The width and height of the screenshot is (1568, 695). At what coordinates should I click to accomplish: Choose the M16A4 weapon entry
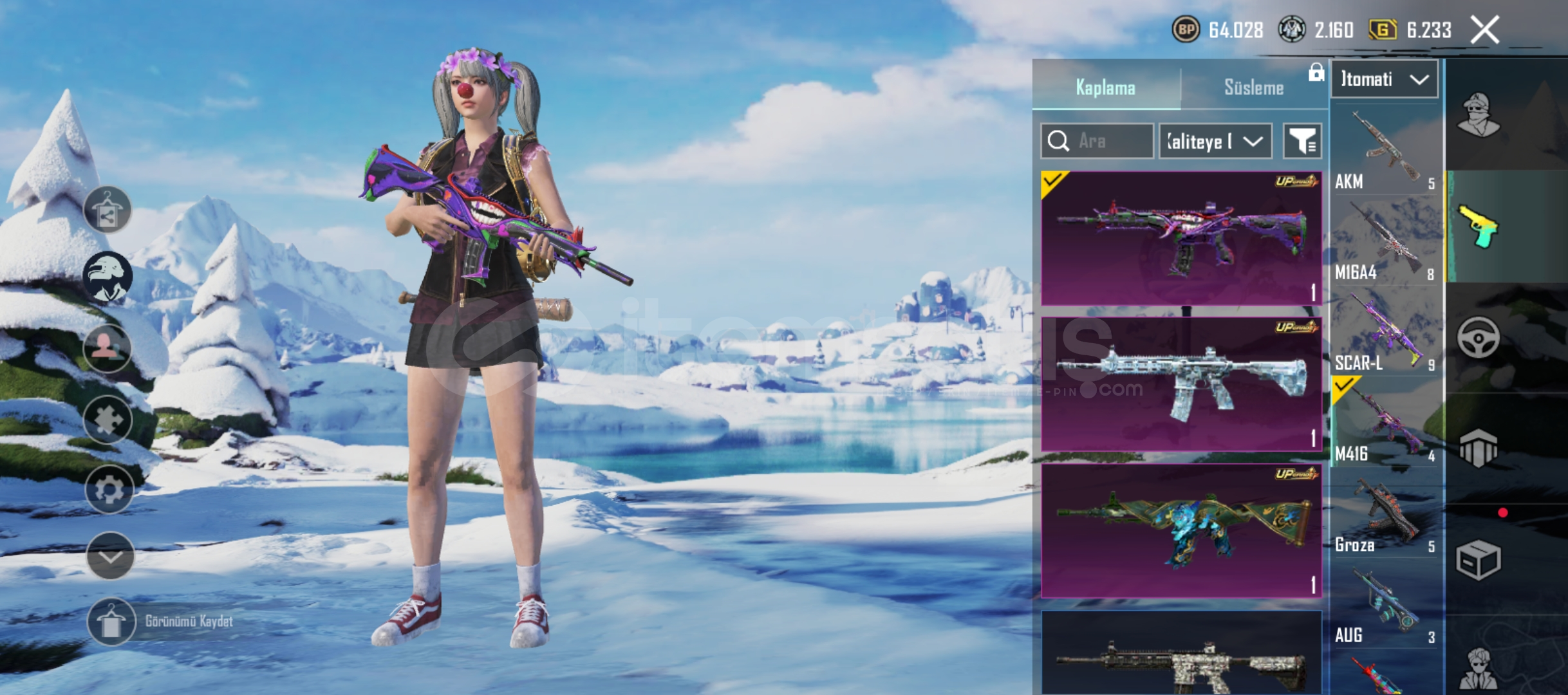pyautogui.click(x=1384, y=243)
